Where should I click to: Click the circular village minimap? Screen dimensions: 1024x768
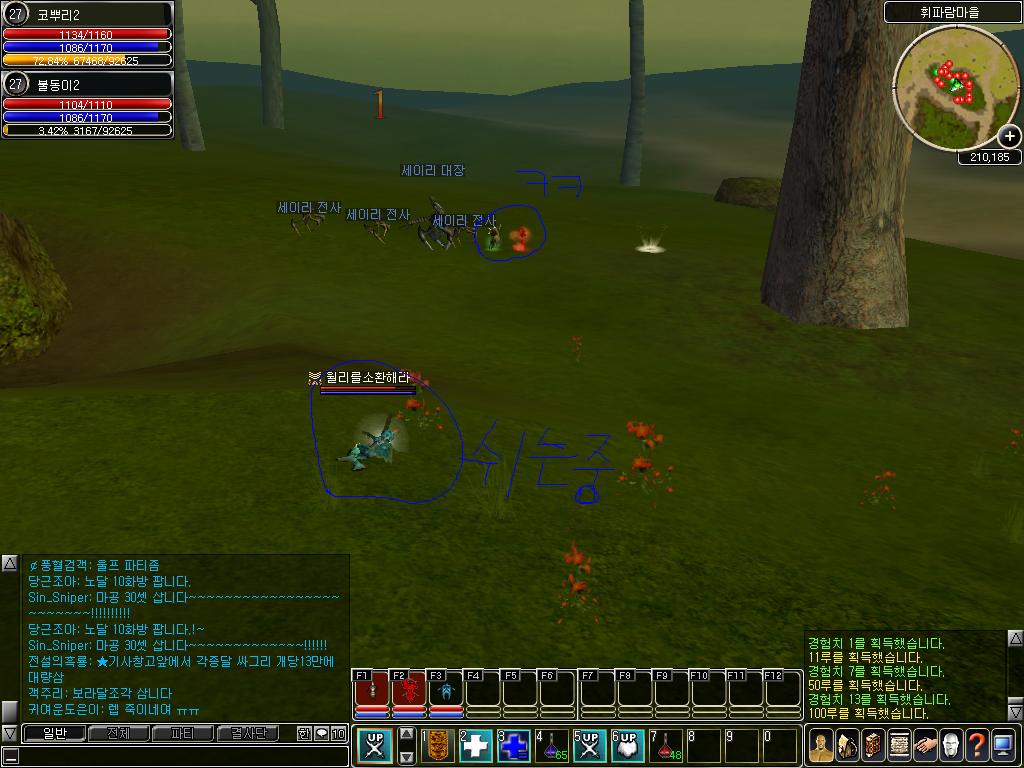point(955,86)
